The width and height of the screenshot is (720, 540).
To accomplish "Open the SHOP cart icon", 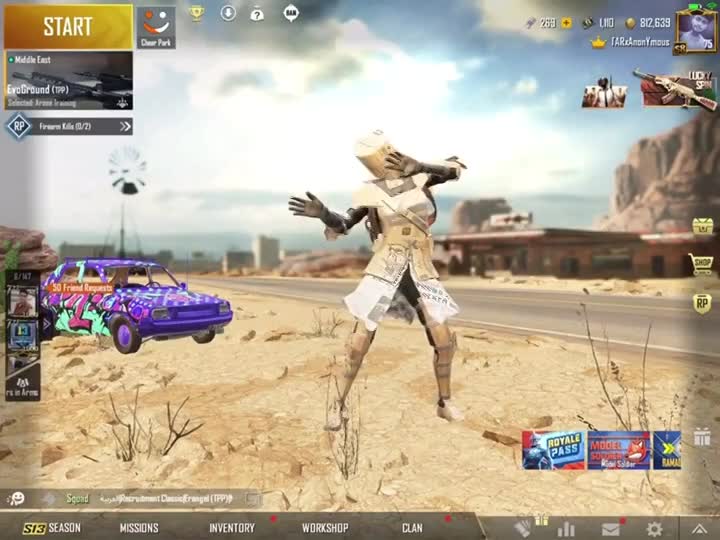I will coord(702,264).
